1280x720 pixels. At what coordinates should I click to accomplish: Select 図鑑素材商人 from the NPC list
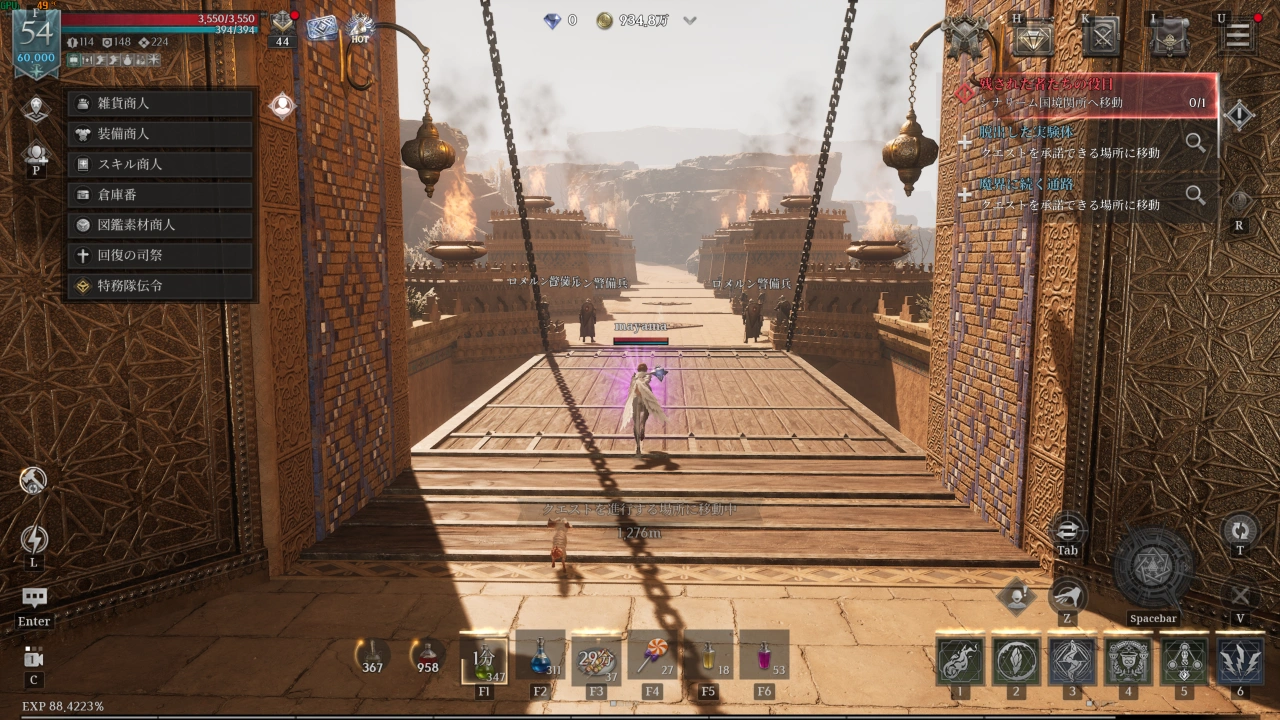pyautogui.click(x=160, y=225)
